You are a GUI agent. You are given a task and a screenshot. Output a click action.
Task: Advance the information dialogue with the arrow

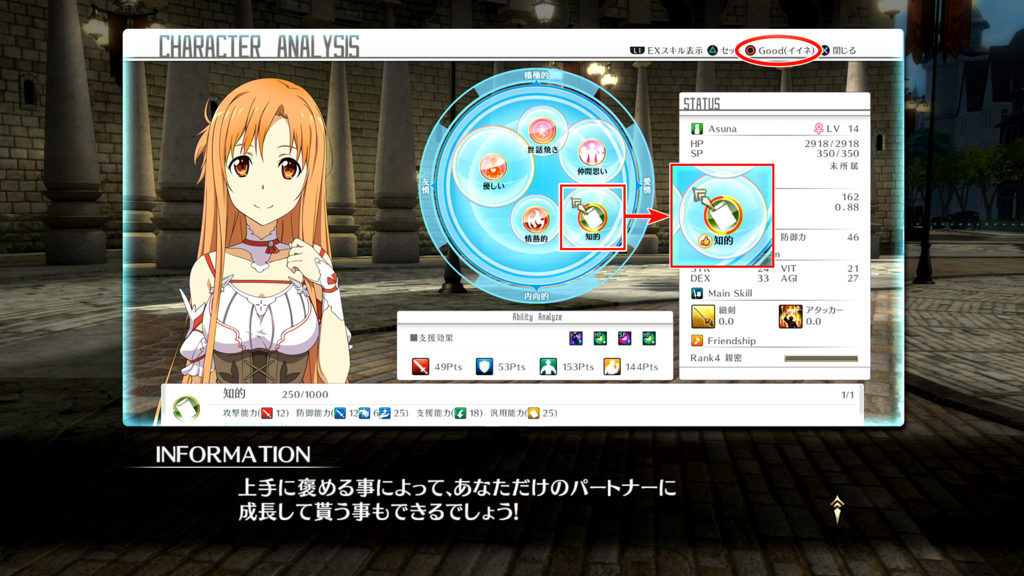[838, 510]
